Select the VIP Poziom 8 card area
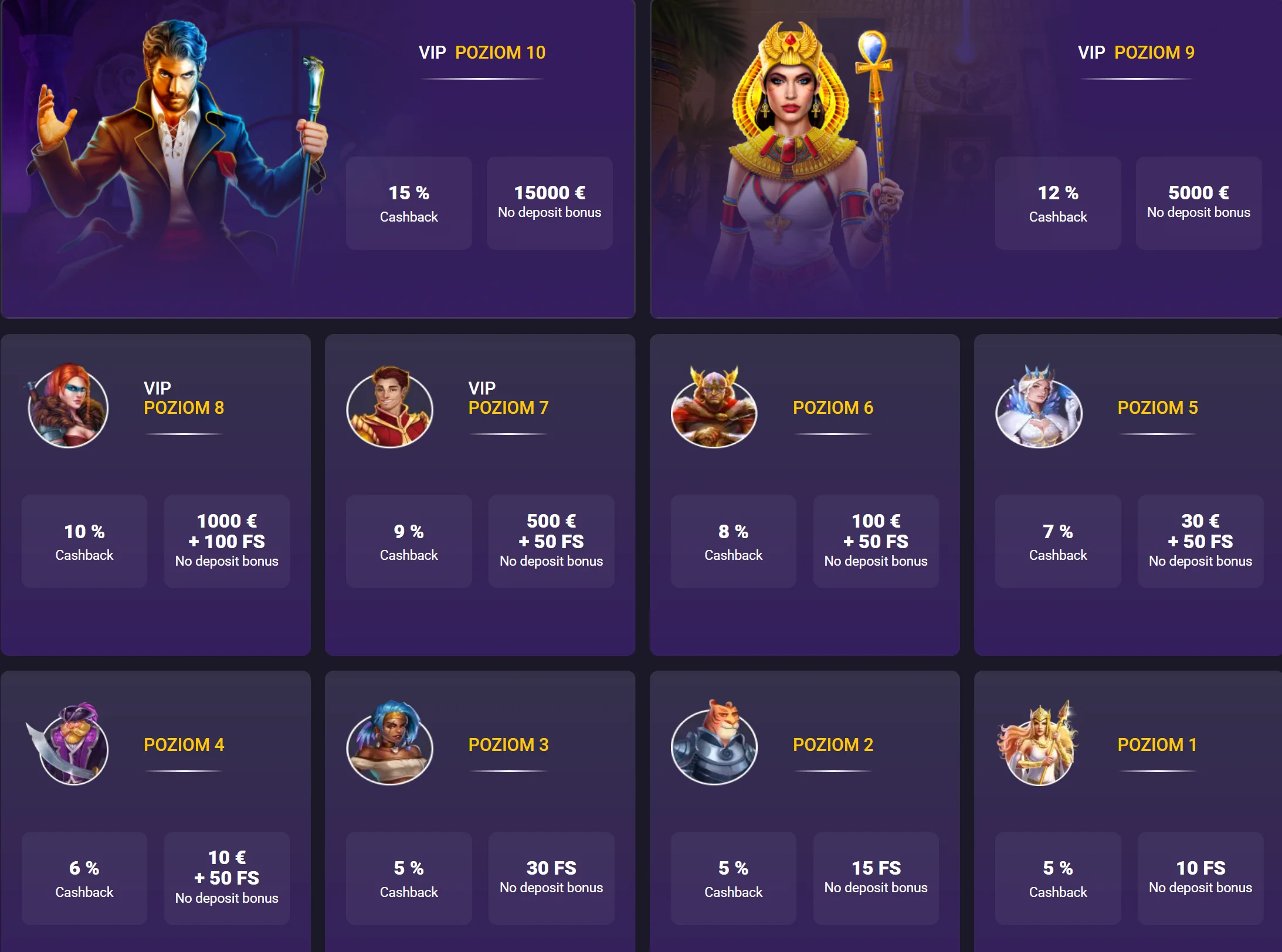Screen dimensions: 1282x952 tap(156, 495)
